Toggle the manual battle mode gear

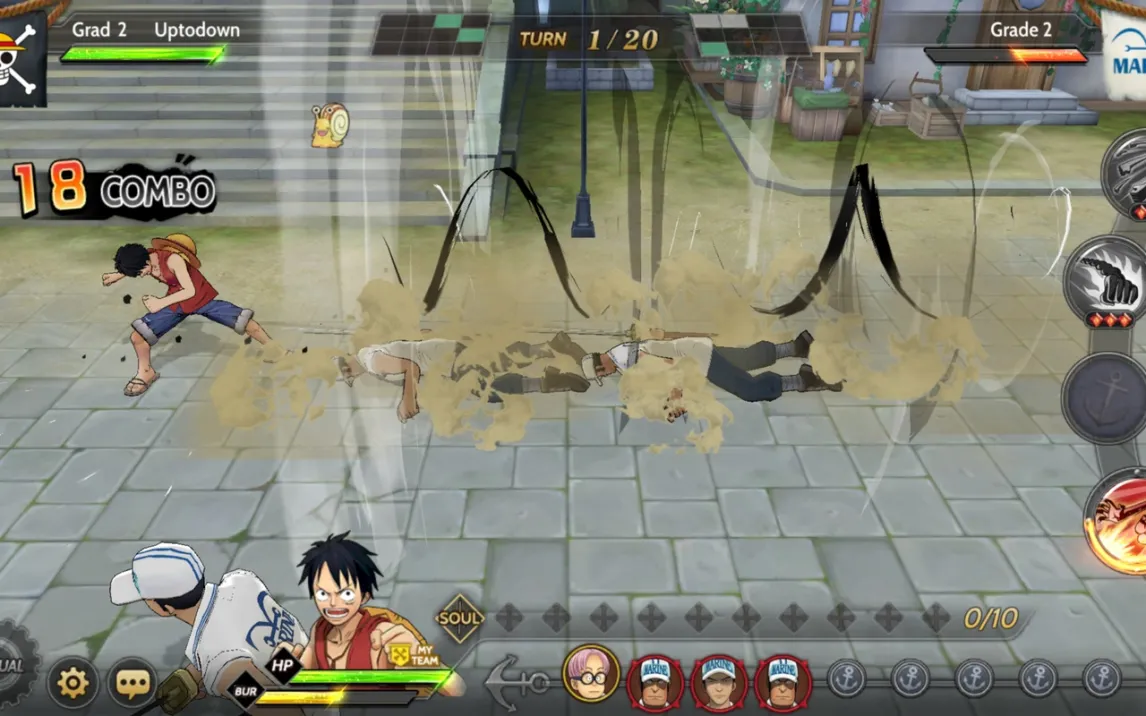pos(14,665)
